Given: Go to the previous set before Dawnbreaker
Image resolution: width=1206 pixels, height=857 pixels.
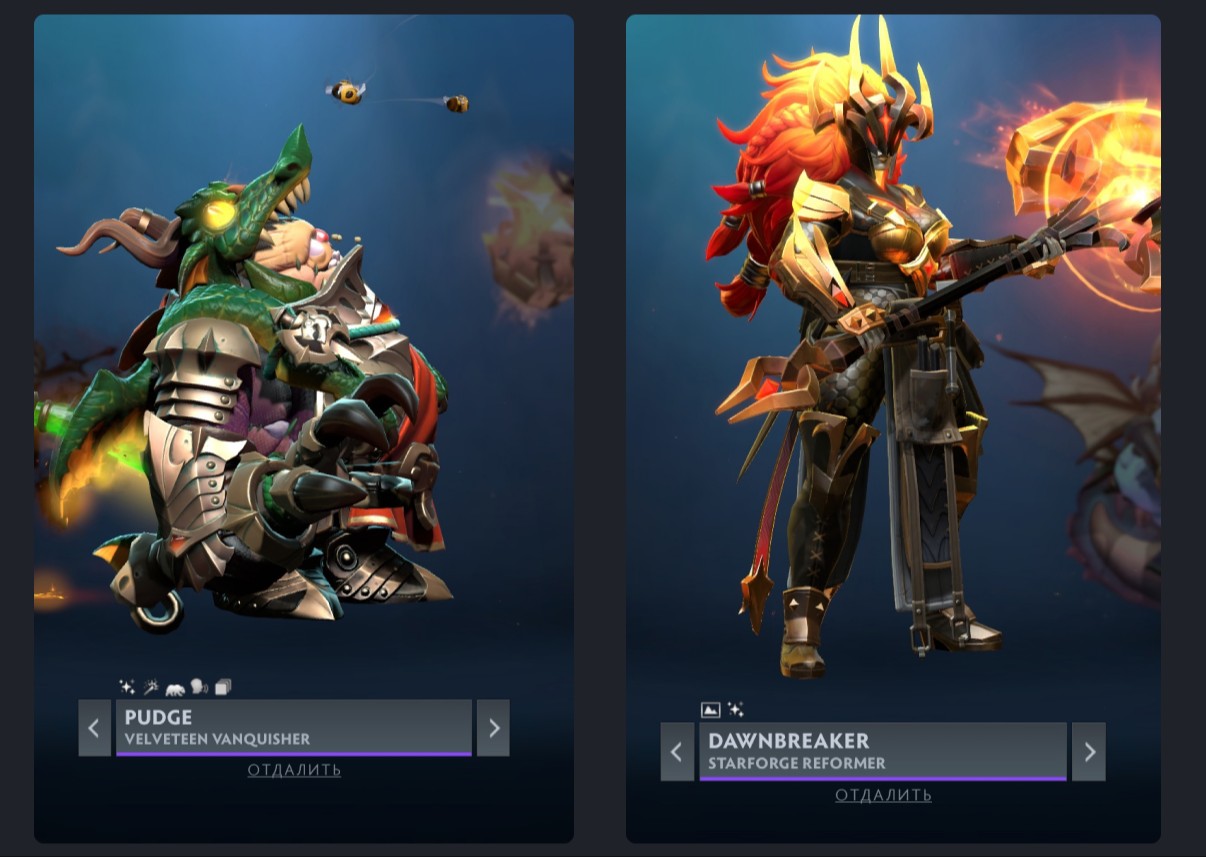Looking at the screenshot, I should point(677,752).
